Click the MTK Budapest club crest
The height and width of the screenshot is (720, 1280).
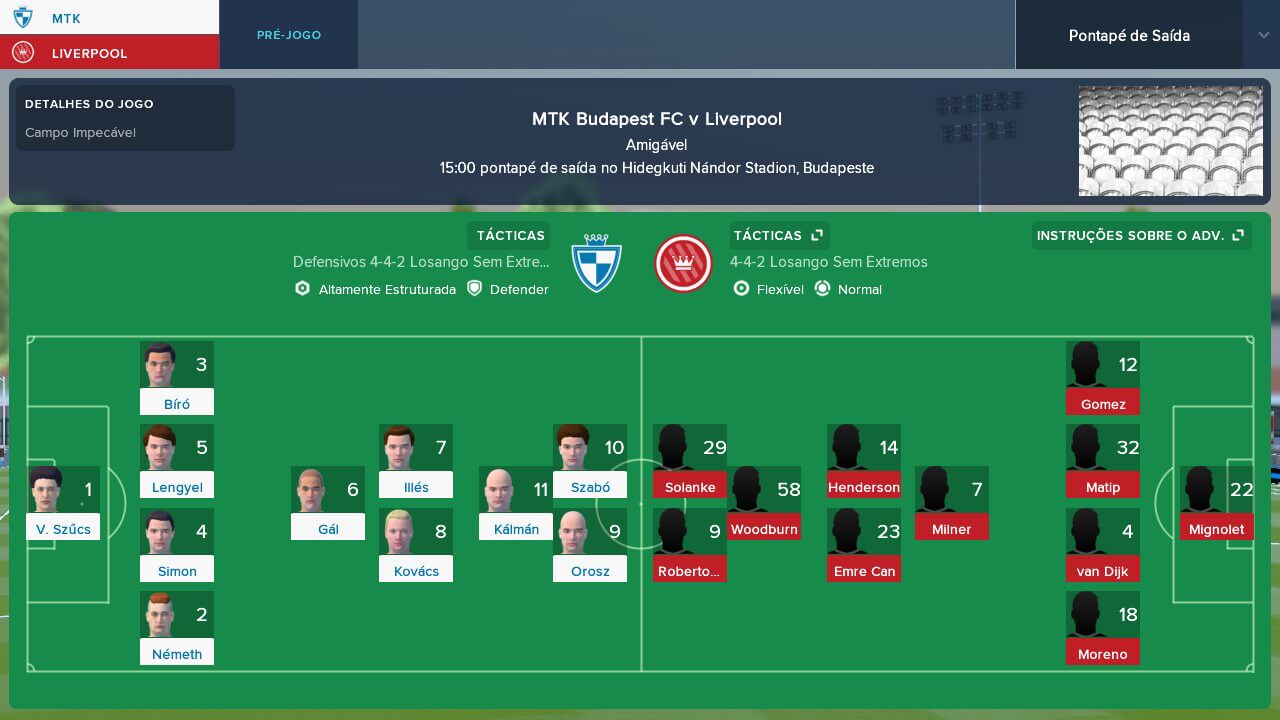(x=597, y=262)
